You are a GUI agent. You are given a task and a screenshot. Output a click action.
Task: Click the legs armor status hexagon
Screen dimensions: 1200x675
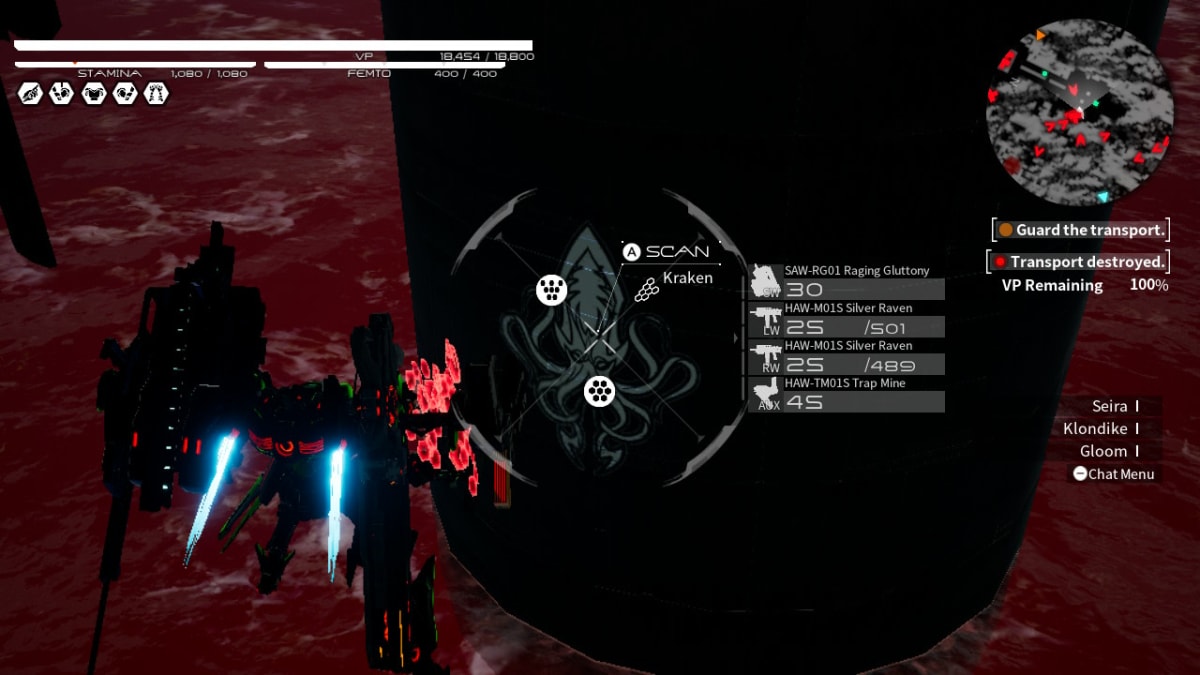point(156,94)
